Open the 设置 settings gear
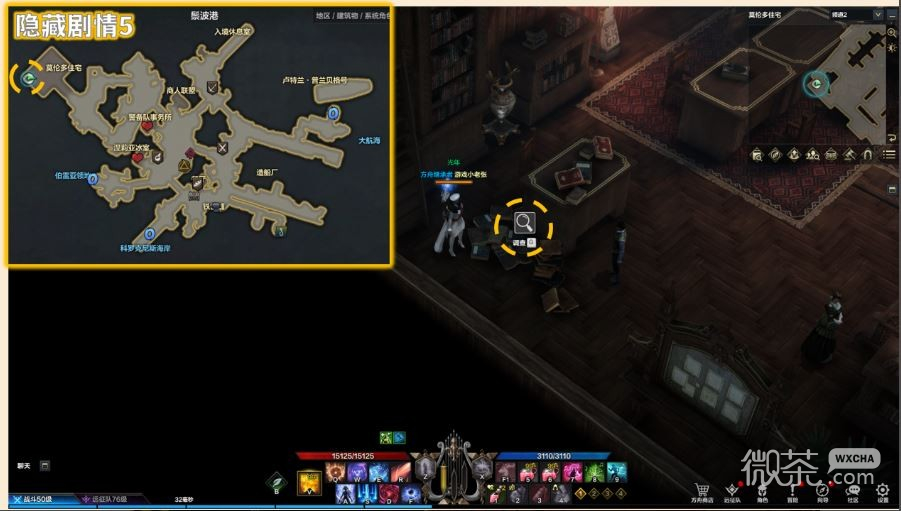This screenshot has height=511, width=901. pos(883,490)
